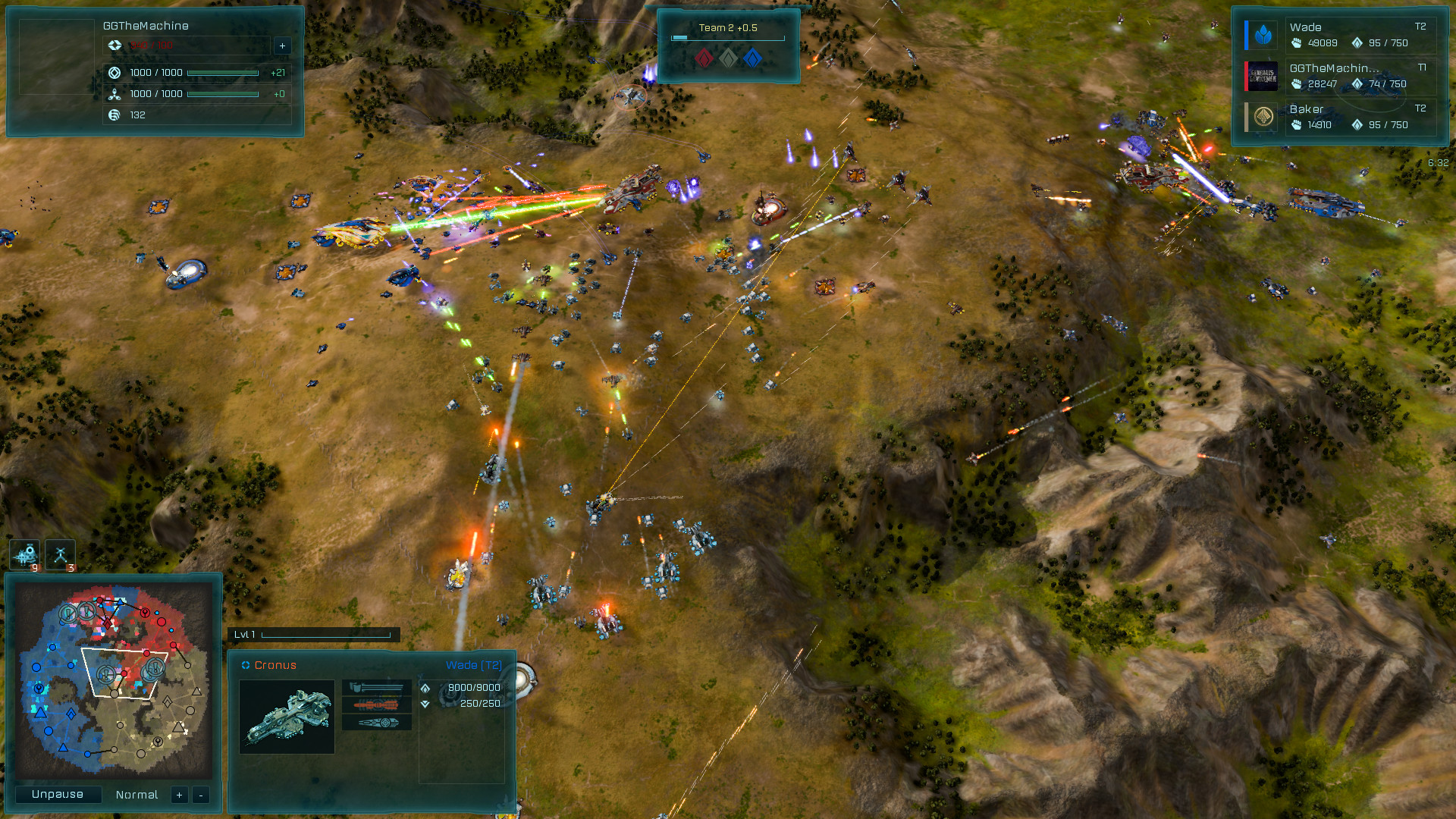This screenshot has height=819, width=1456.
Task: Click the Radioactives resource icon below Metal
Action: pyautogui.click(x=114, y=94)
